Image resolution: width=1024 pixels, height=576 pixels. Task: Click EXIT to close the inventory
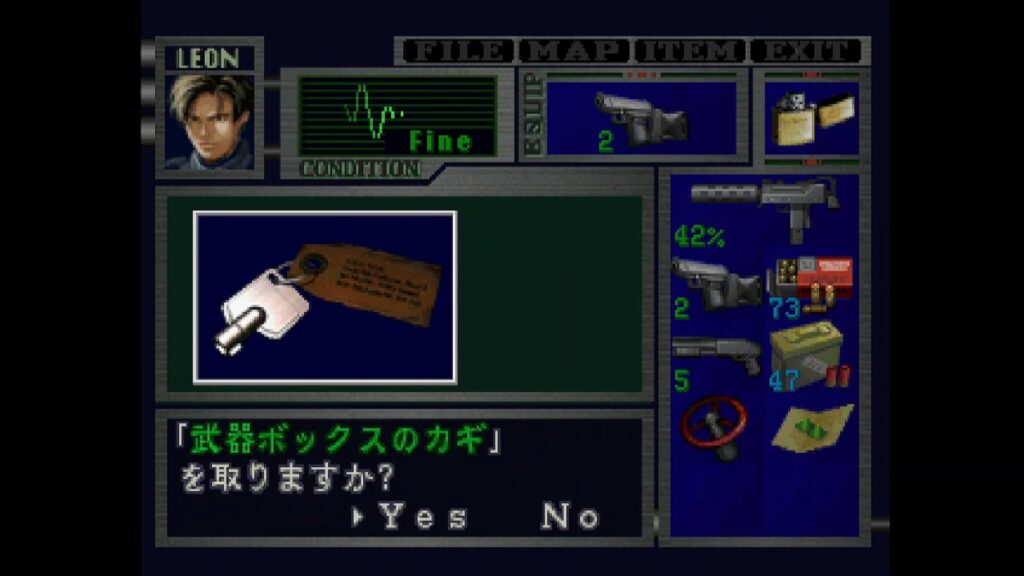click(806, 51)
